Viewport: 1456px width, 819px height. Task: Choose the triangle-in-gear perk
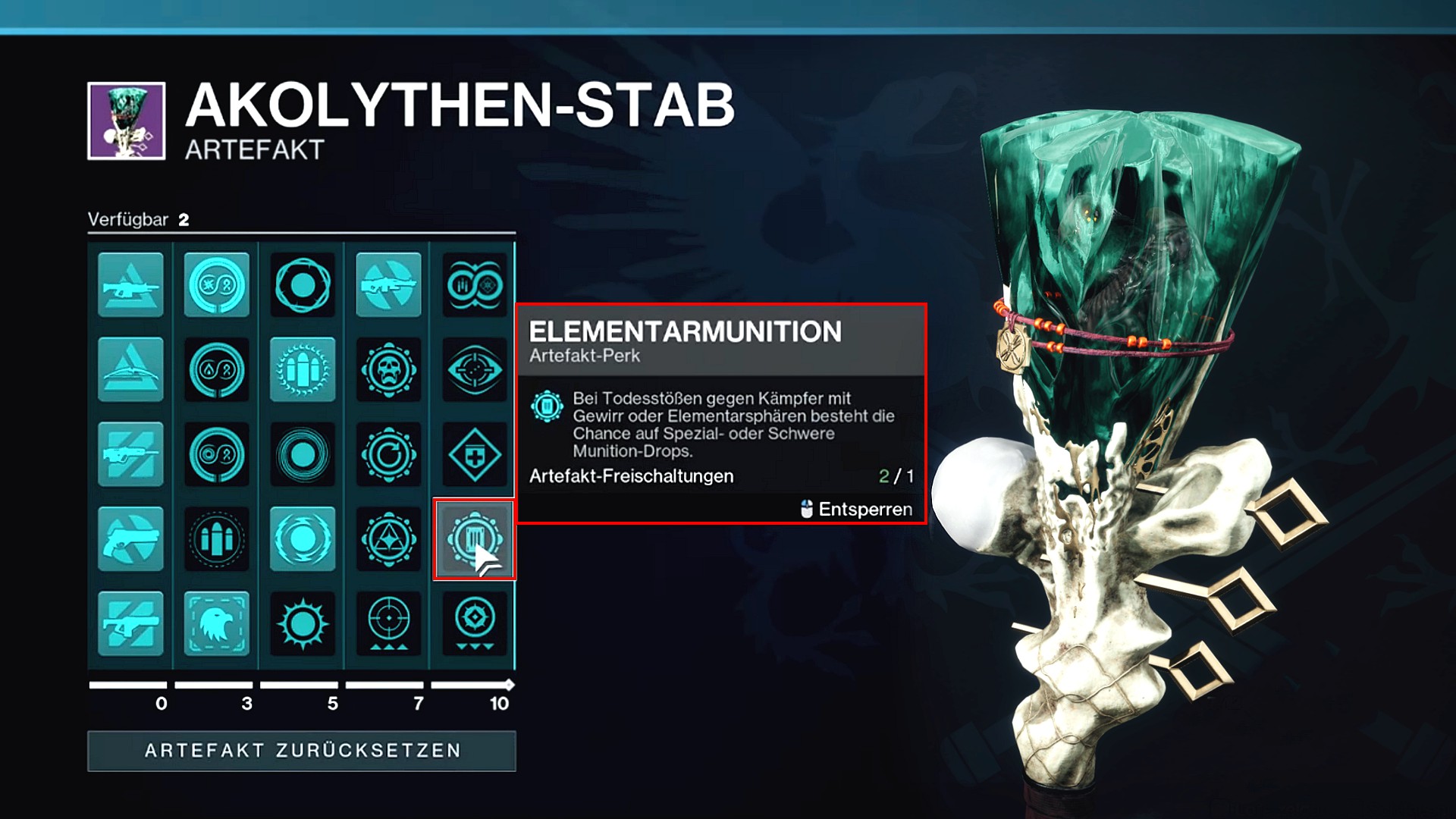[388, 539]
